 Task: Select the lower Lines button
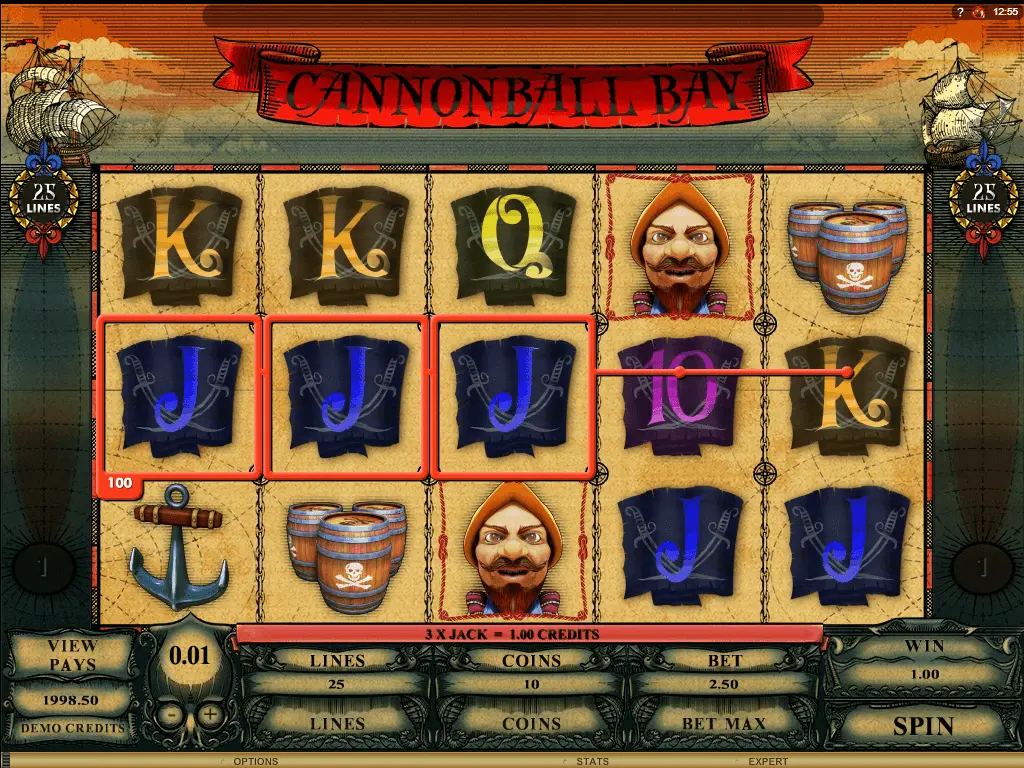(337, 723)
